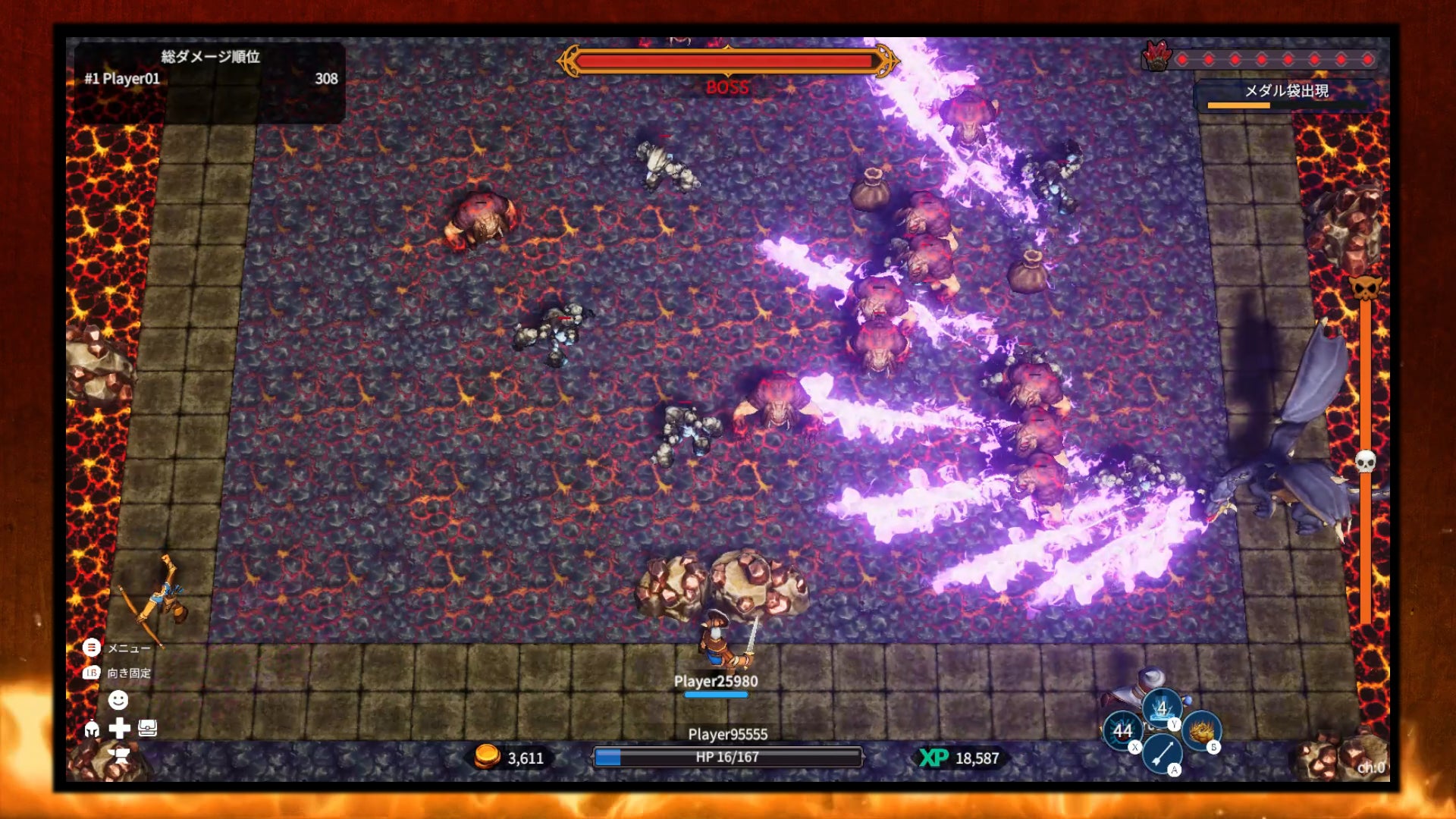Click the white plus cross icon

119,729
